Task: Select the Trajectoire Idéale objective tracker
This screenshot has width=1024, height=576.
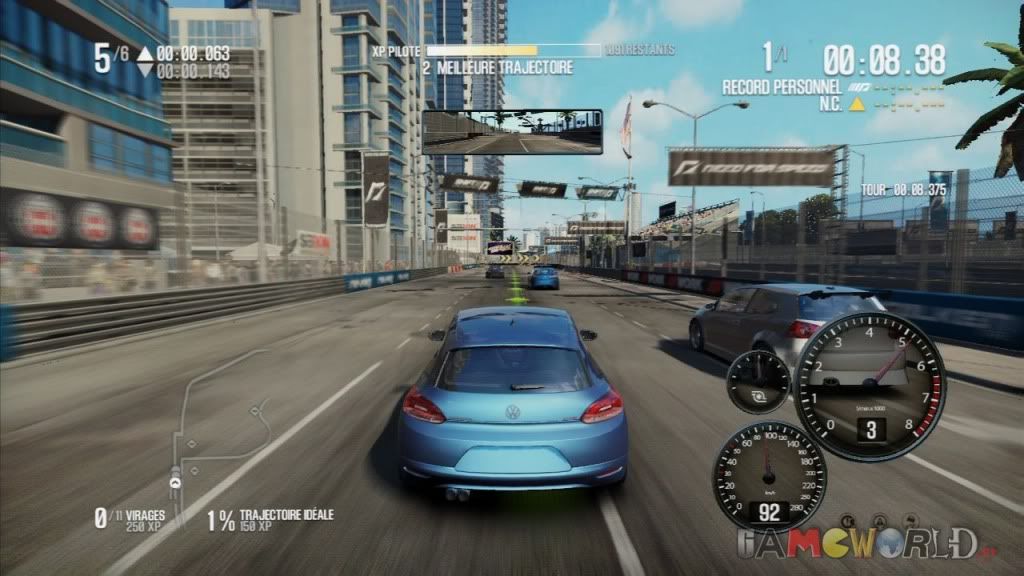Action: [x=271, y=519]
